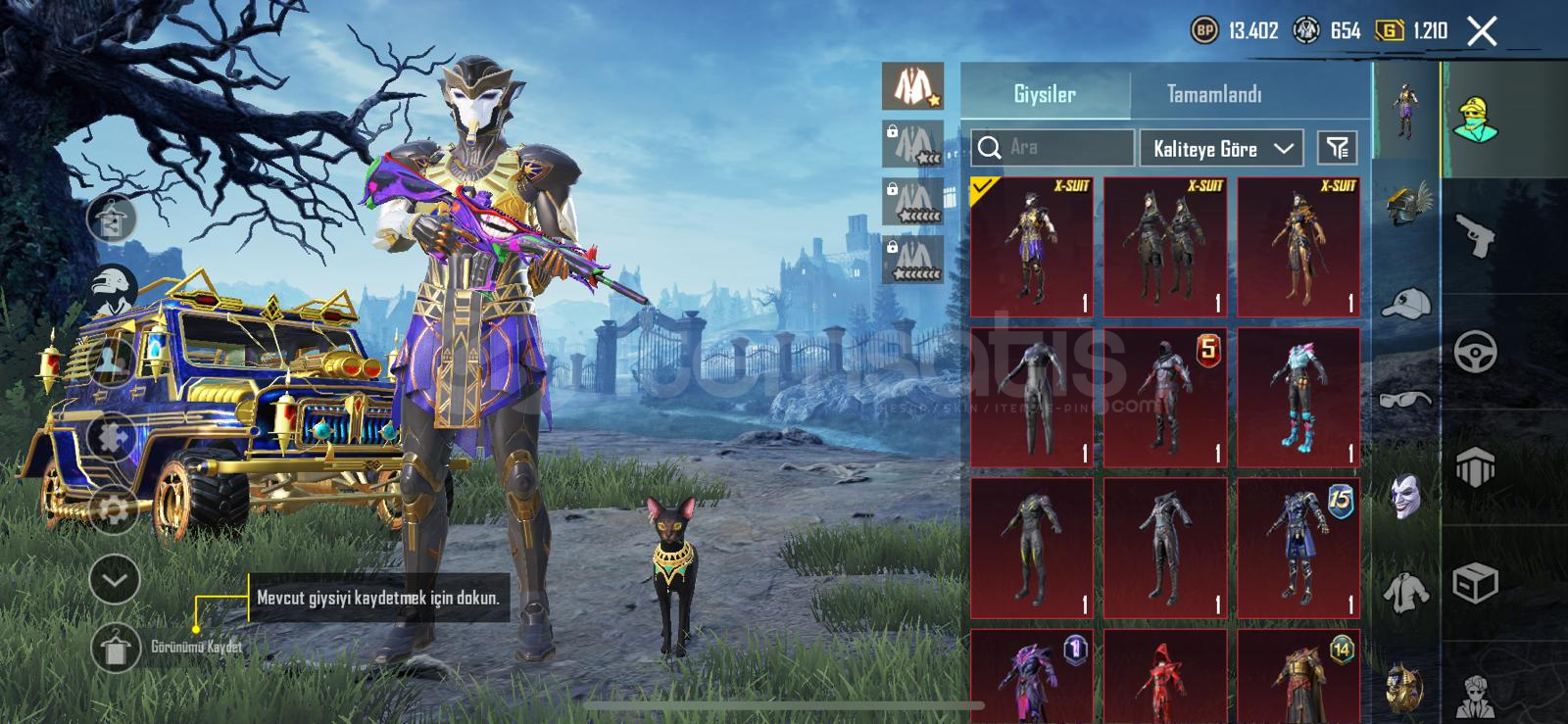This screenshot has height=724, width=1568.
Task: Switch to the Tamamlandı tab
Action: pyautogui.click(x=1213, y=94)
